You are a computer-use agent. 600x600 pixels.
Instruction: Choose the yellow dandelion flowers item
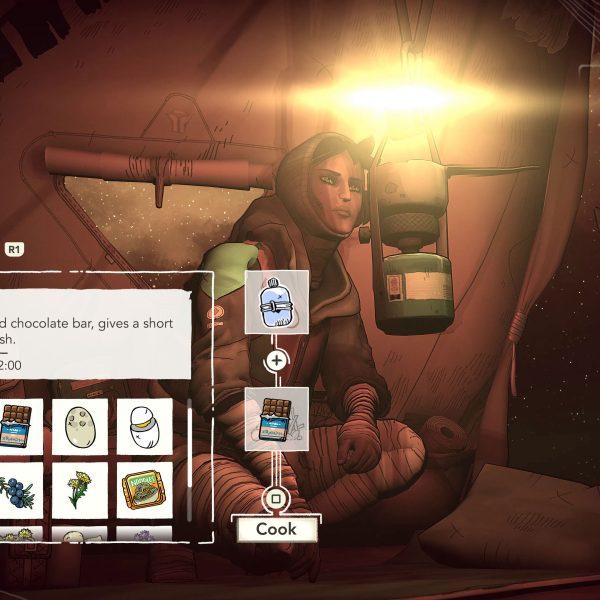[x=80, y=490]
